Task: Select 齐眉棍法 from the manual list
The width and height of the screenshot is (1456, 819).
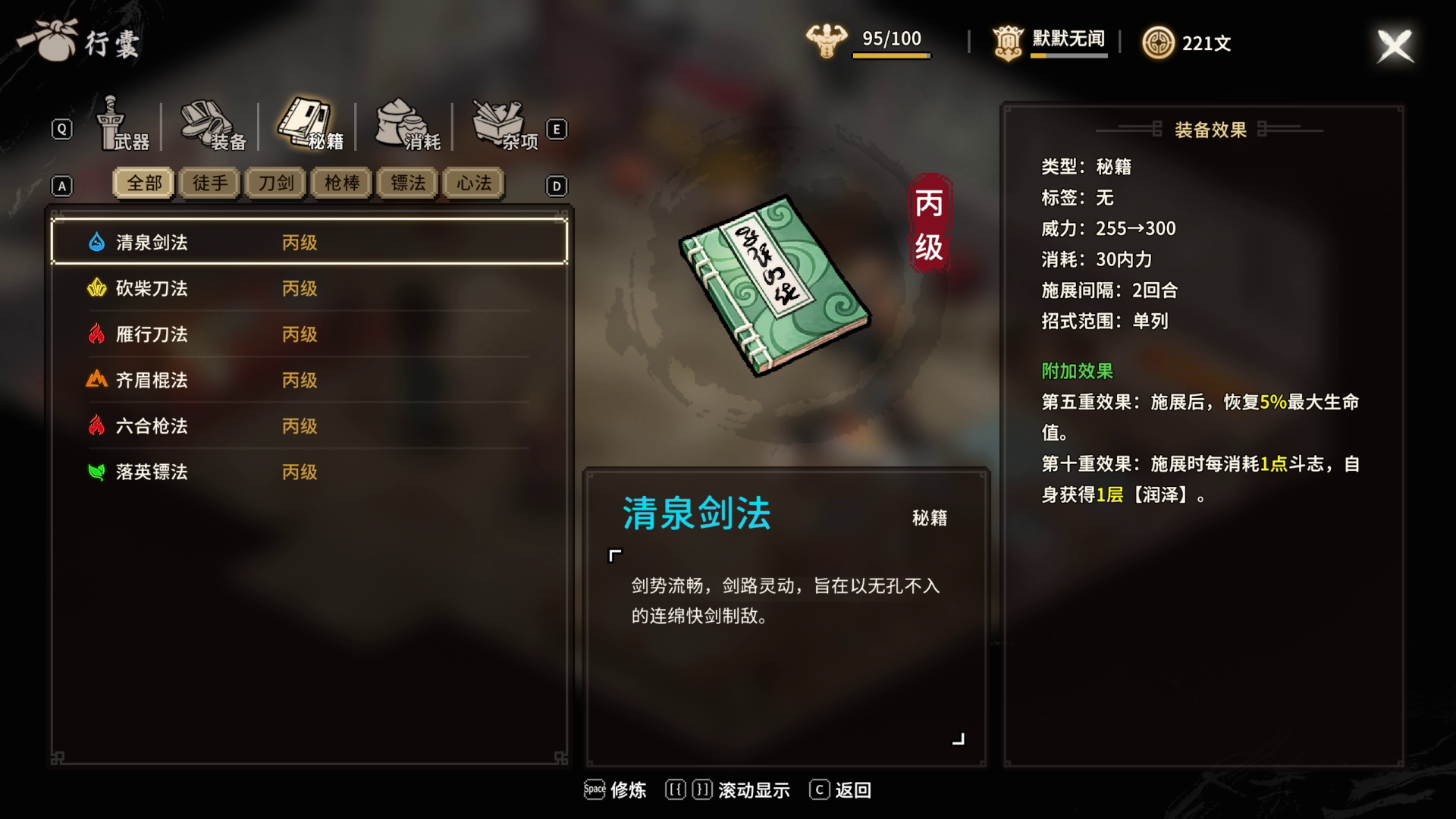Action: click(152, 381)
